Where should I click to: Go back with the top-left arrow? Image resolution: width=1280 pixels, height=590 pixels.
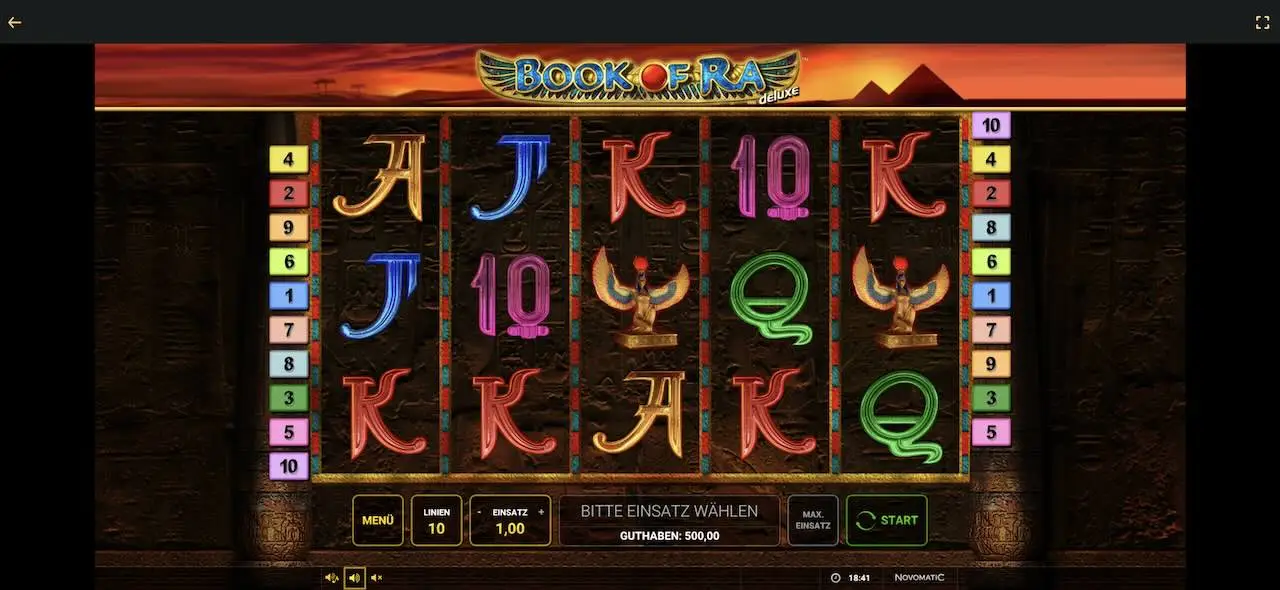click(15, 22)
